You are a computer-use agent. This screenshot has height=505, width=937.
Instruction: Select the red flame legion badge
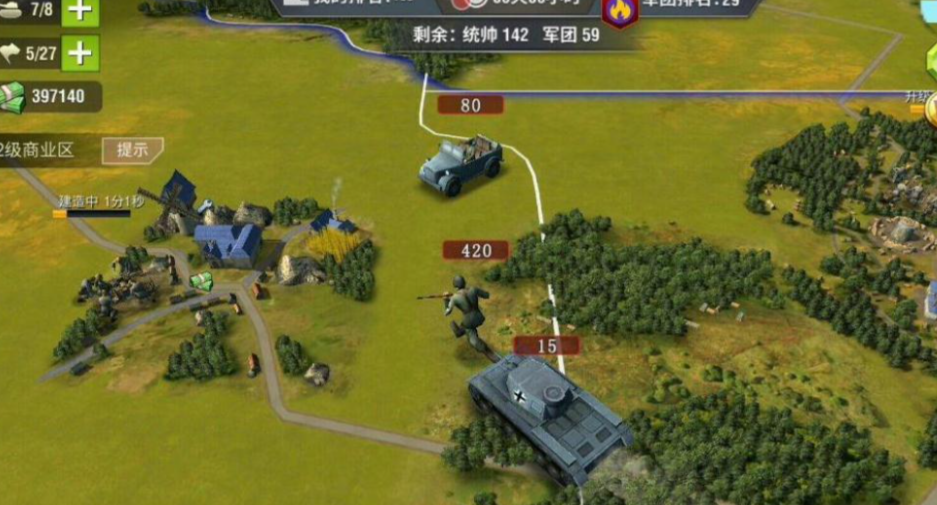tap(620, 10)
